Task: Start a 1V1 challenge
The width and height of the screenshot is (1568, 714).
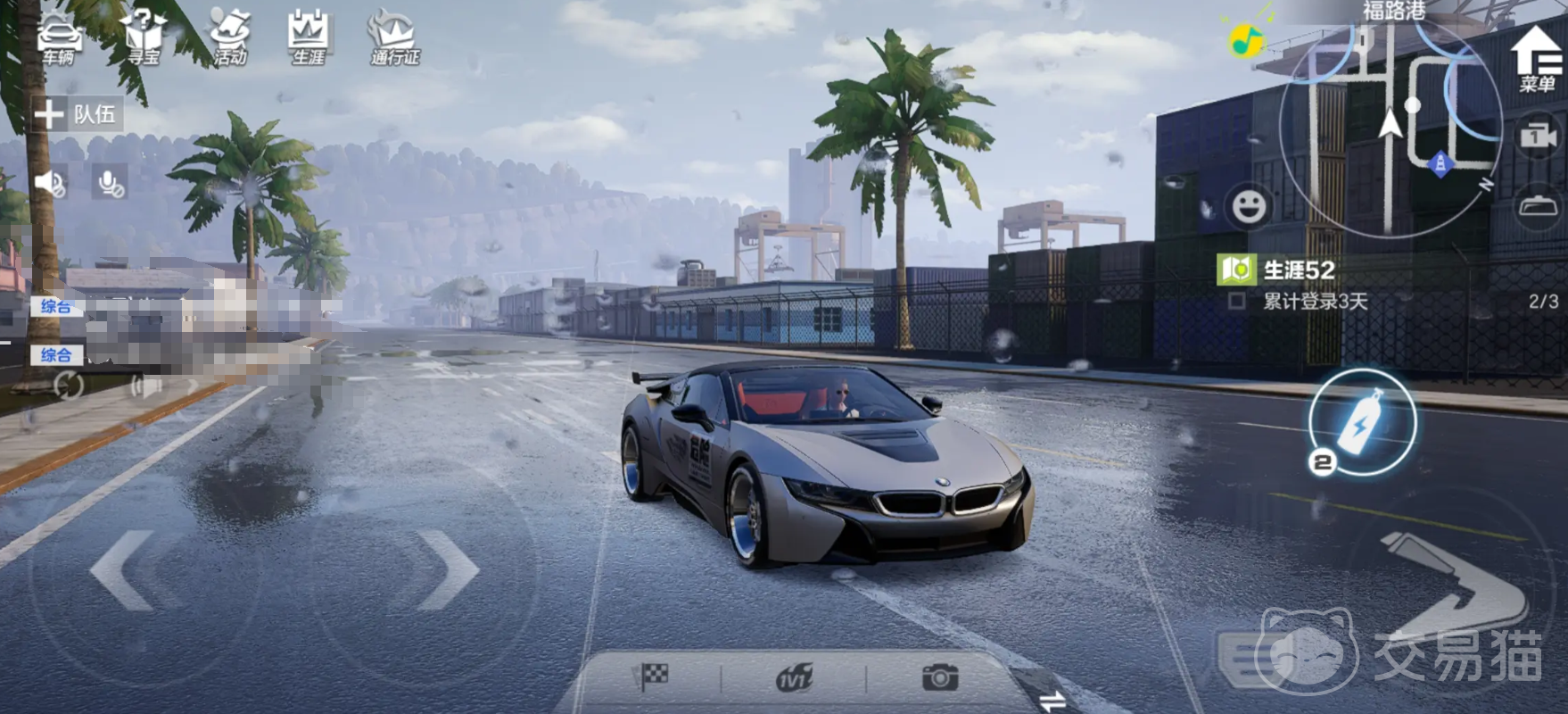Action: pos(793,679)
